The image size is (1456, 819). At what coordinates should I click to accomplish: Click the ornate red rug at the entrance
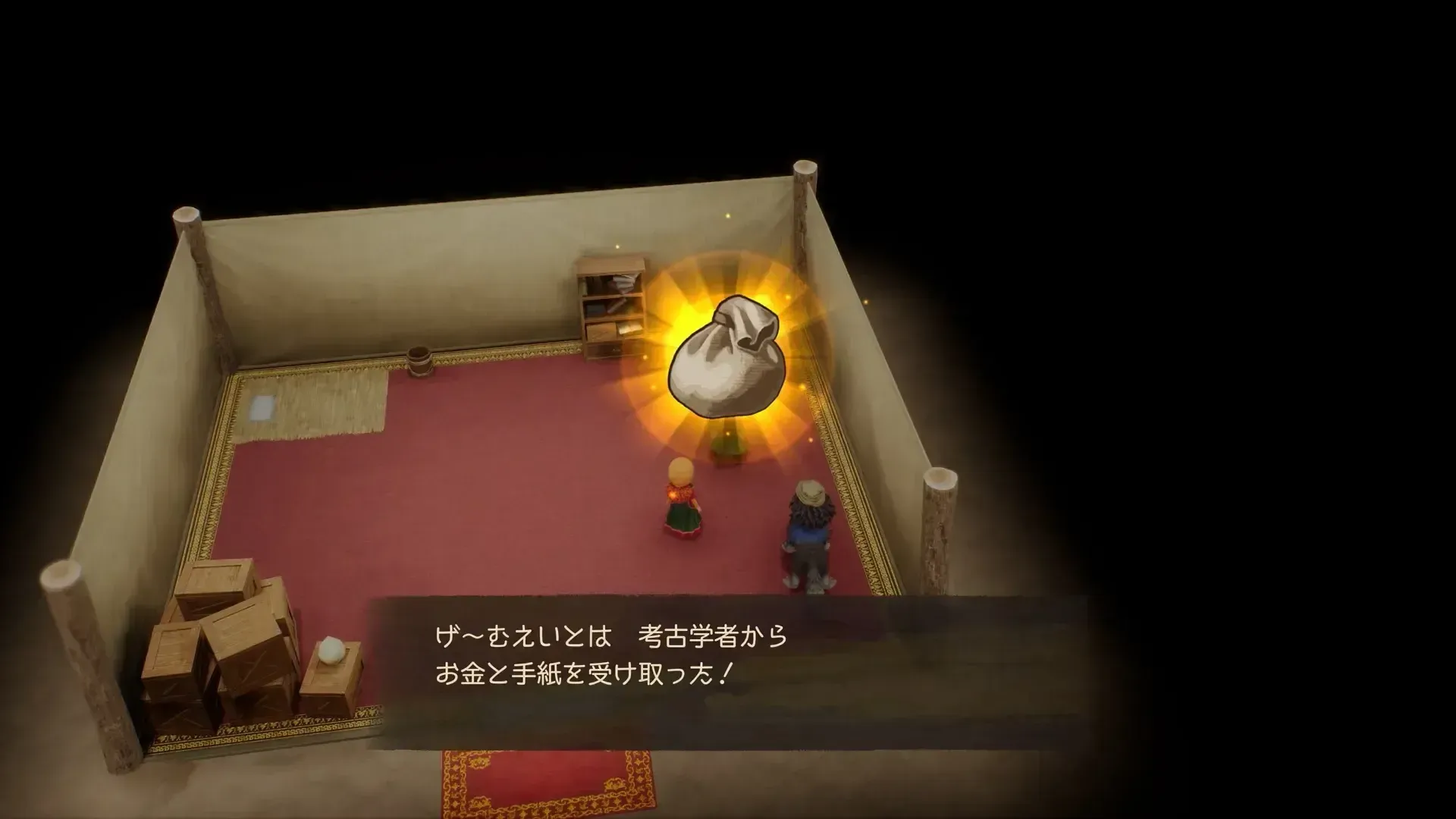coord(542,781)
